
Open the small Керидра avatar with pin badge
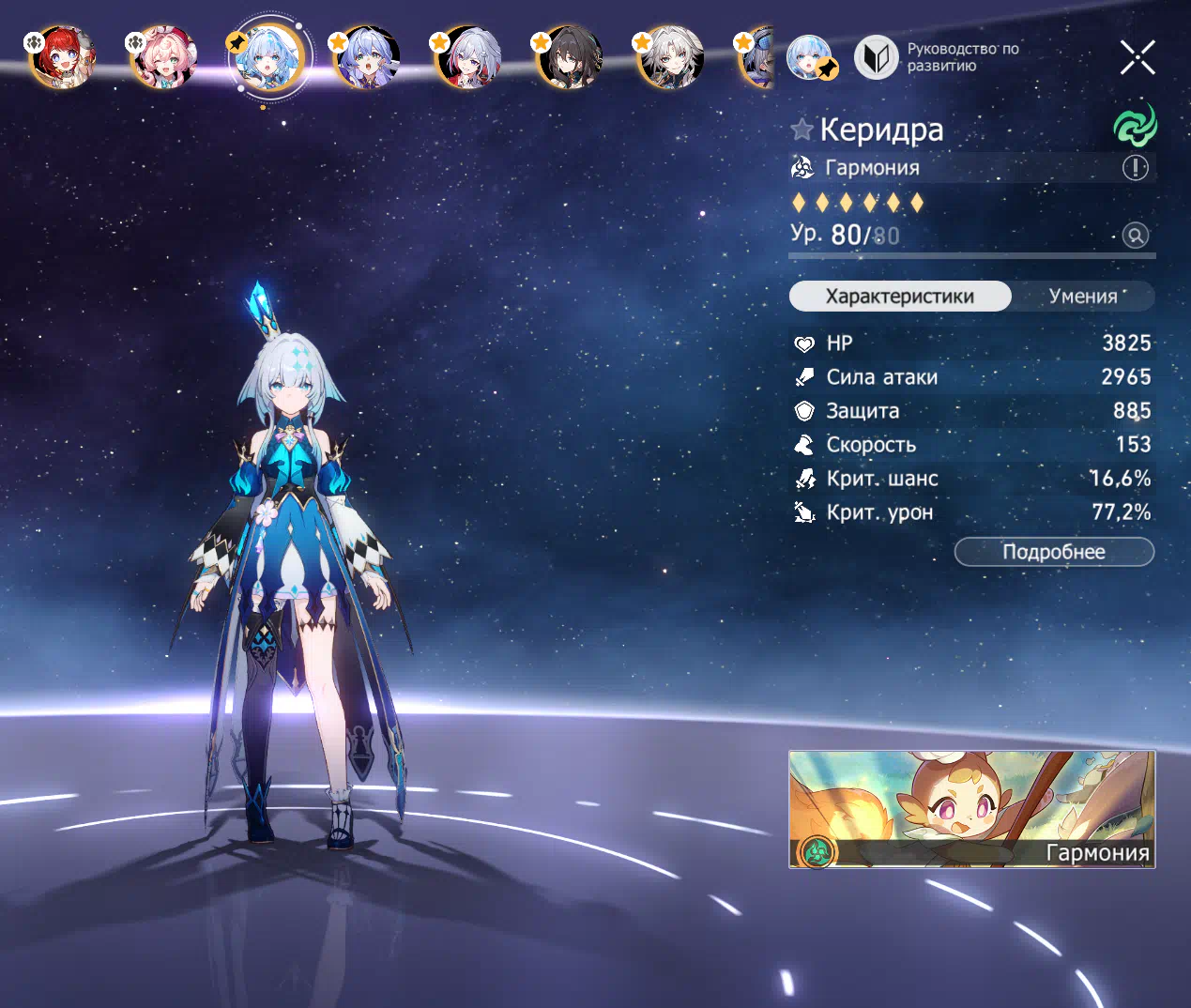tap(810, 57)
